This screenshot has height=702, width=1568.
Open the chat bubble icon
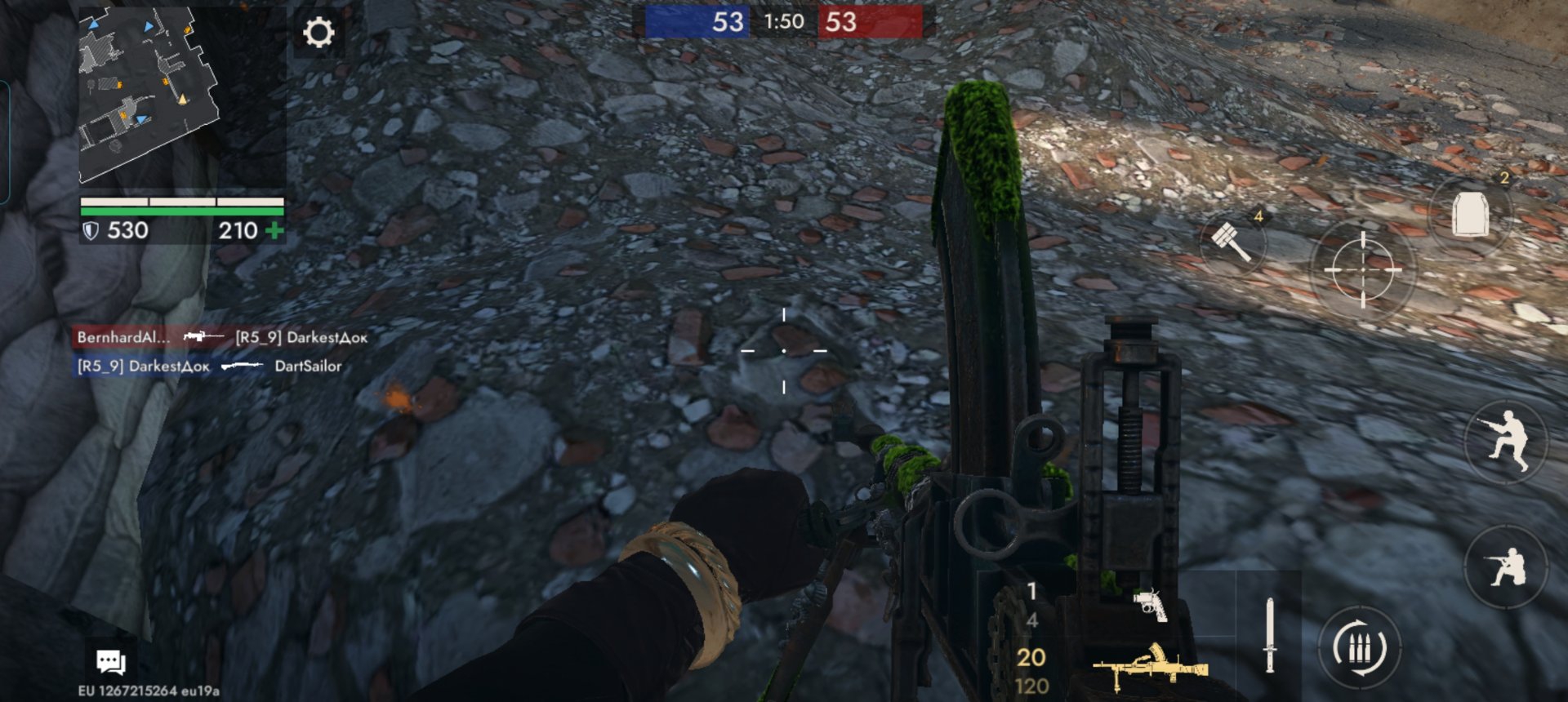pyautogui.click(x=110, y=661)
